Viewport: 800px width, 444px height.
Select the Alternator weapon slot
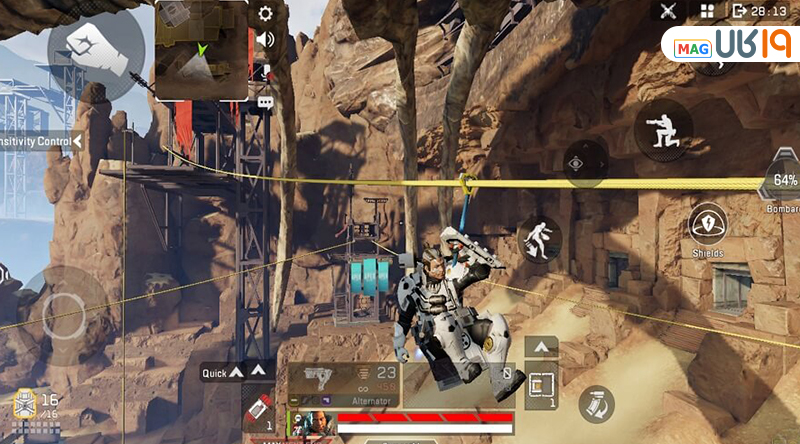click(x=343, y=383)
